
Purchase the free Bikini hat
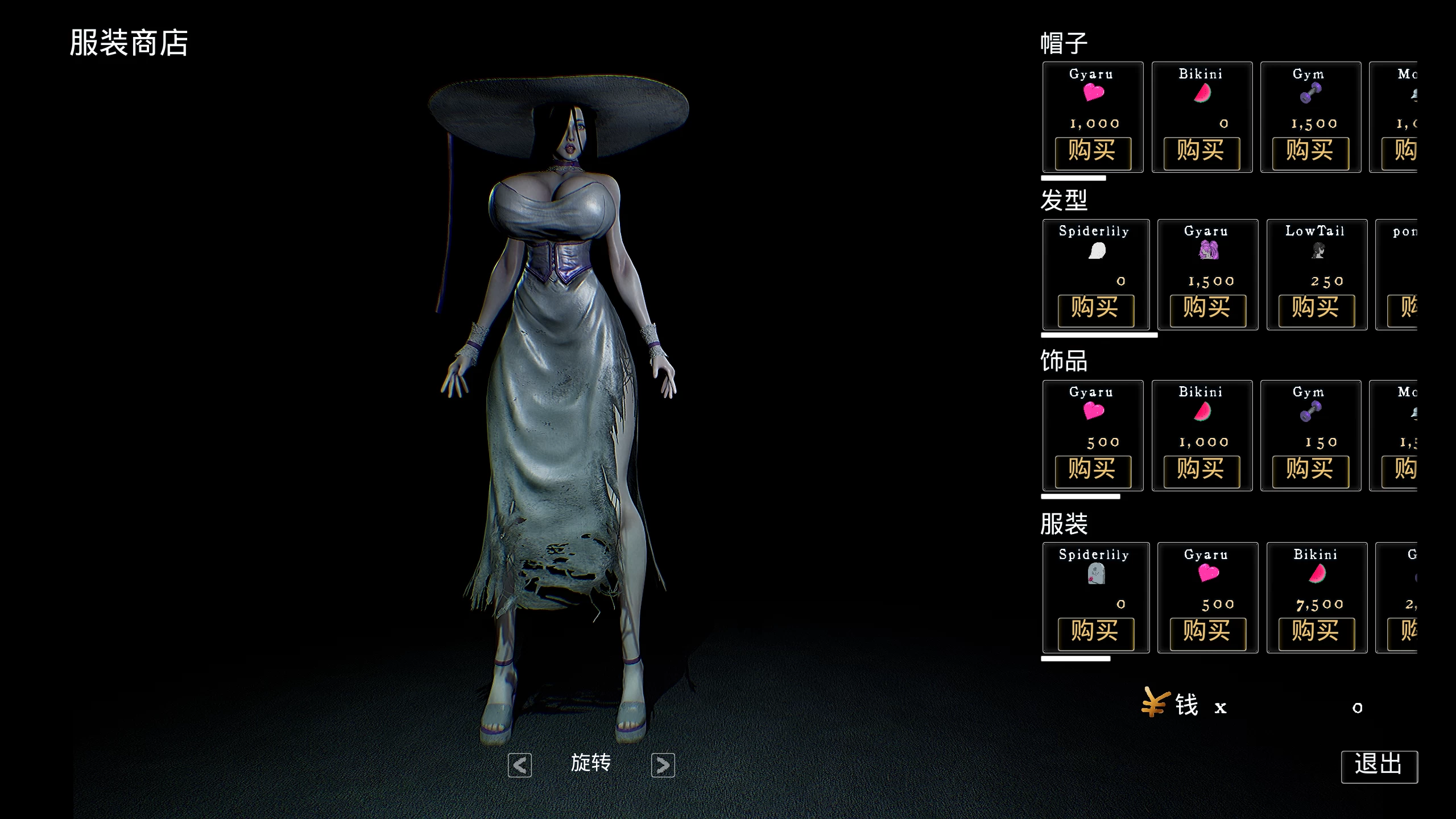(x=1201, y=152)
